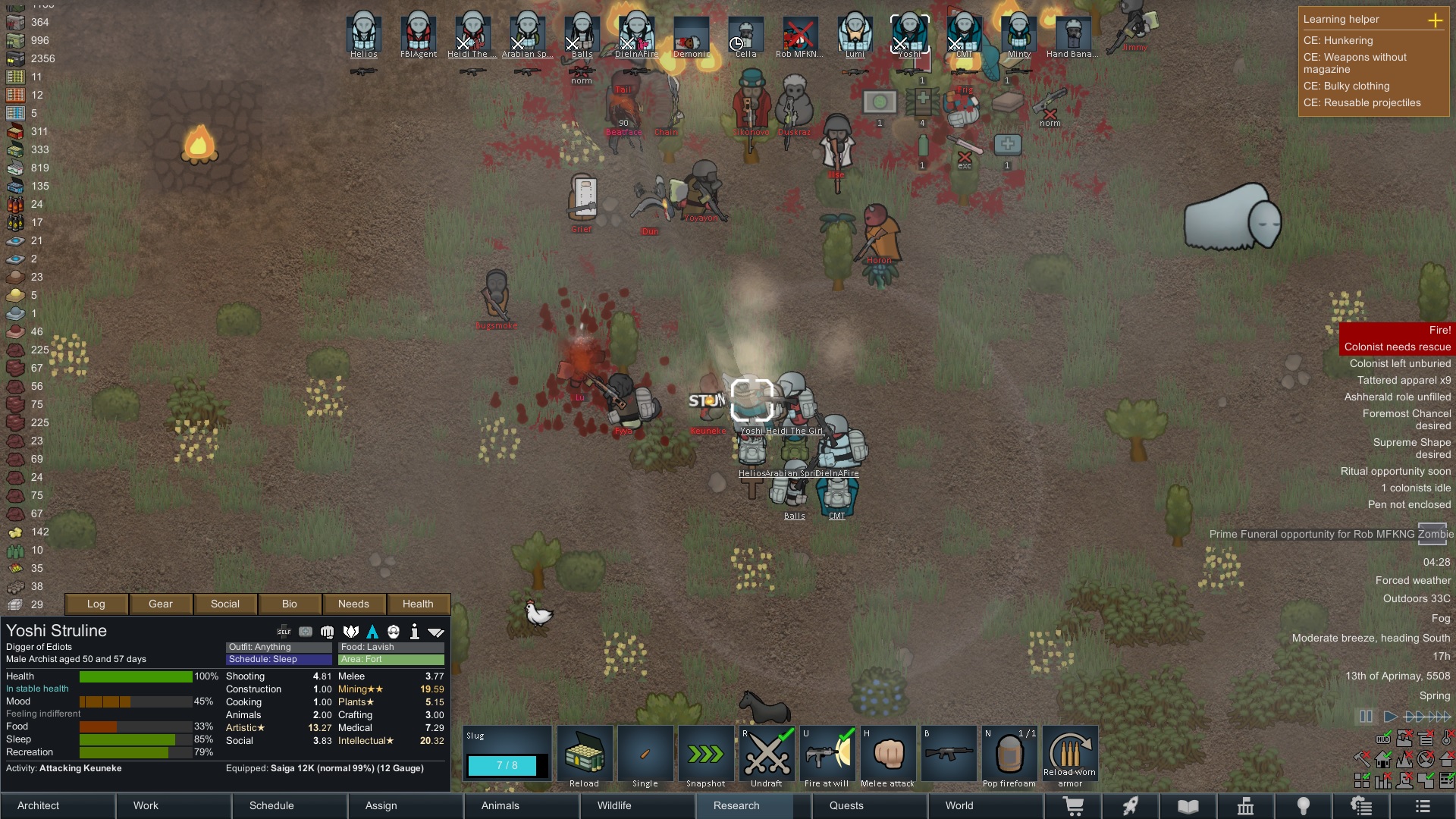Undraft the selected colonist
The image size is (1456, 819).
click(x=767, y=755)
